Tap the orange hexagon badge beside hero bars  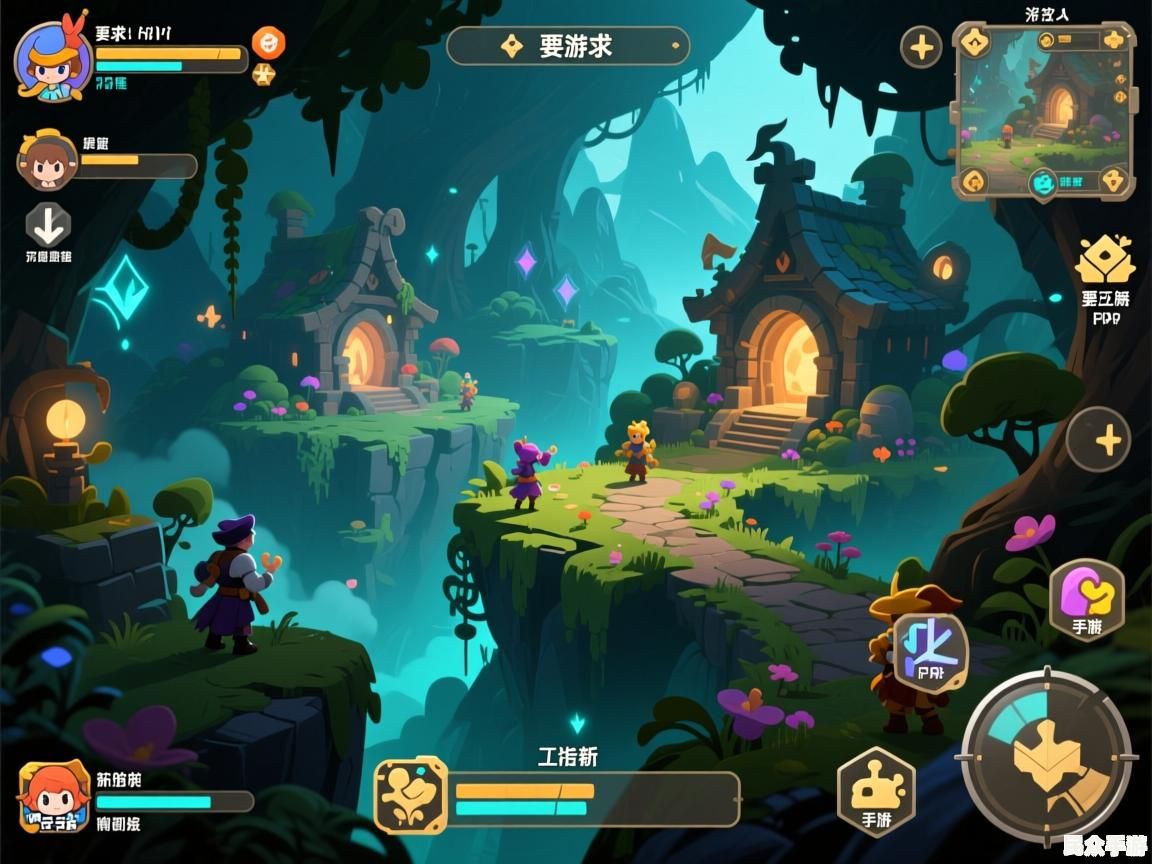(x=268, y=42)
